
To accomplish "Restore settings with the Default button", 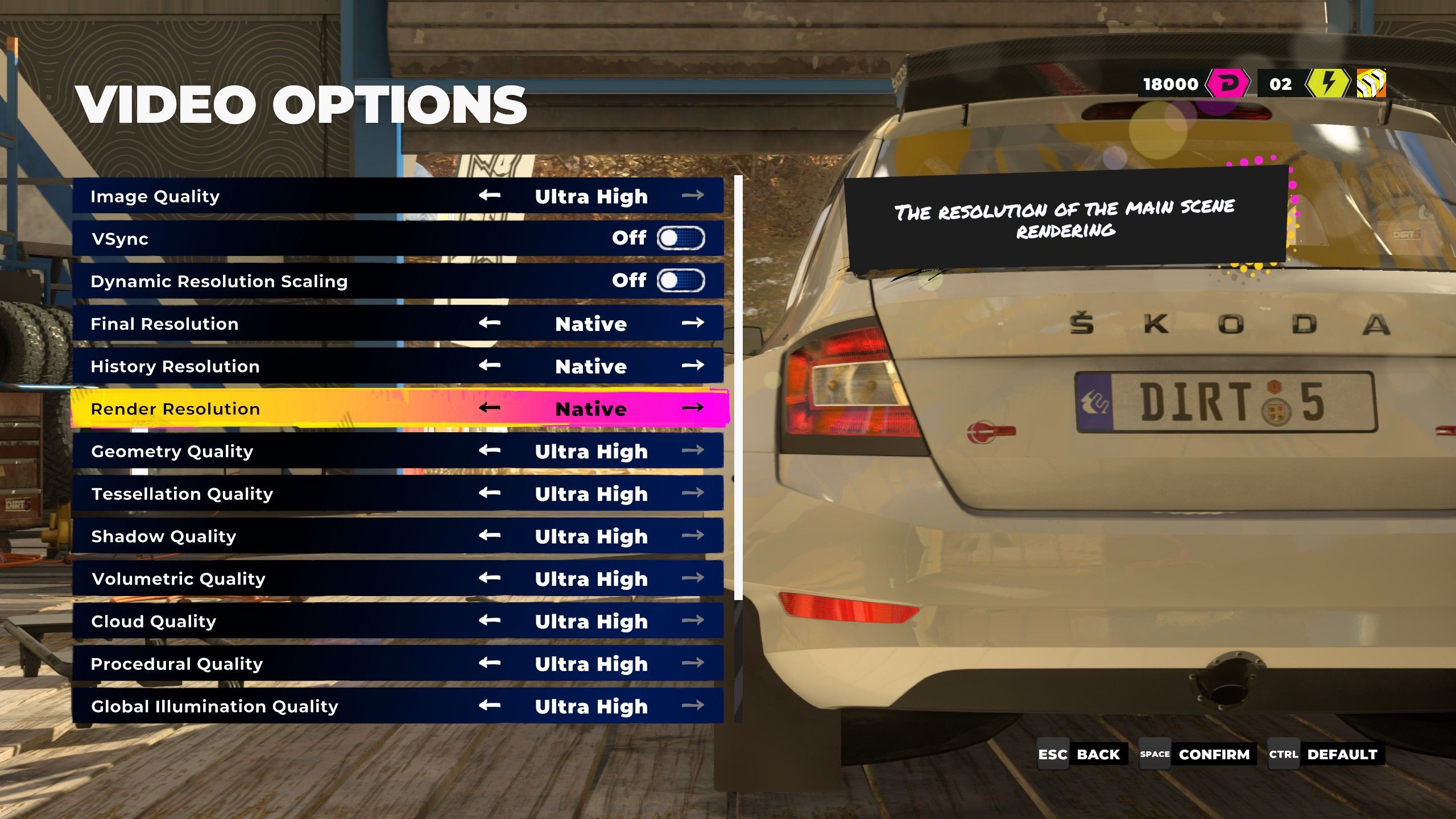I will (1325, 754).
